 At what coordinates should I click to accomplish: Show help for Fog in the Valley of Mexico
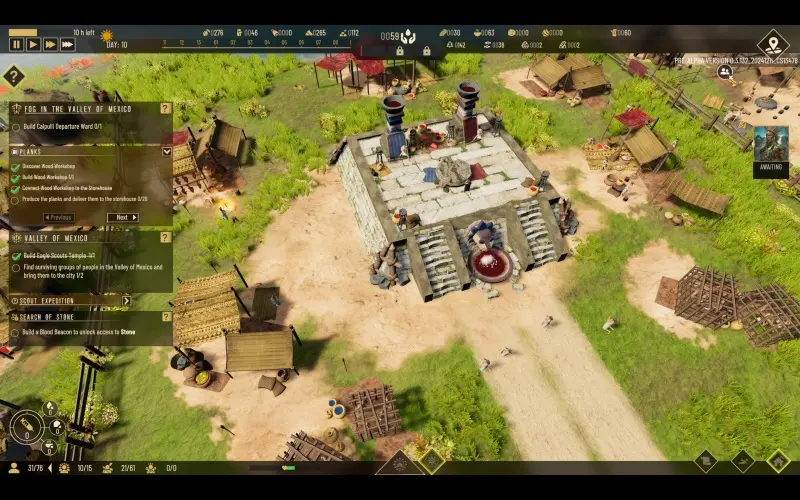166,108
